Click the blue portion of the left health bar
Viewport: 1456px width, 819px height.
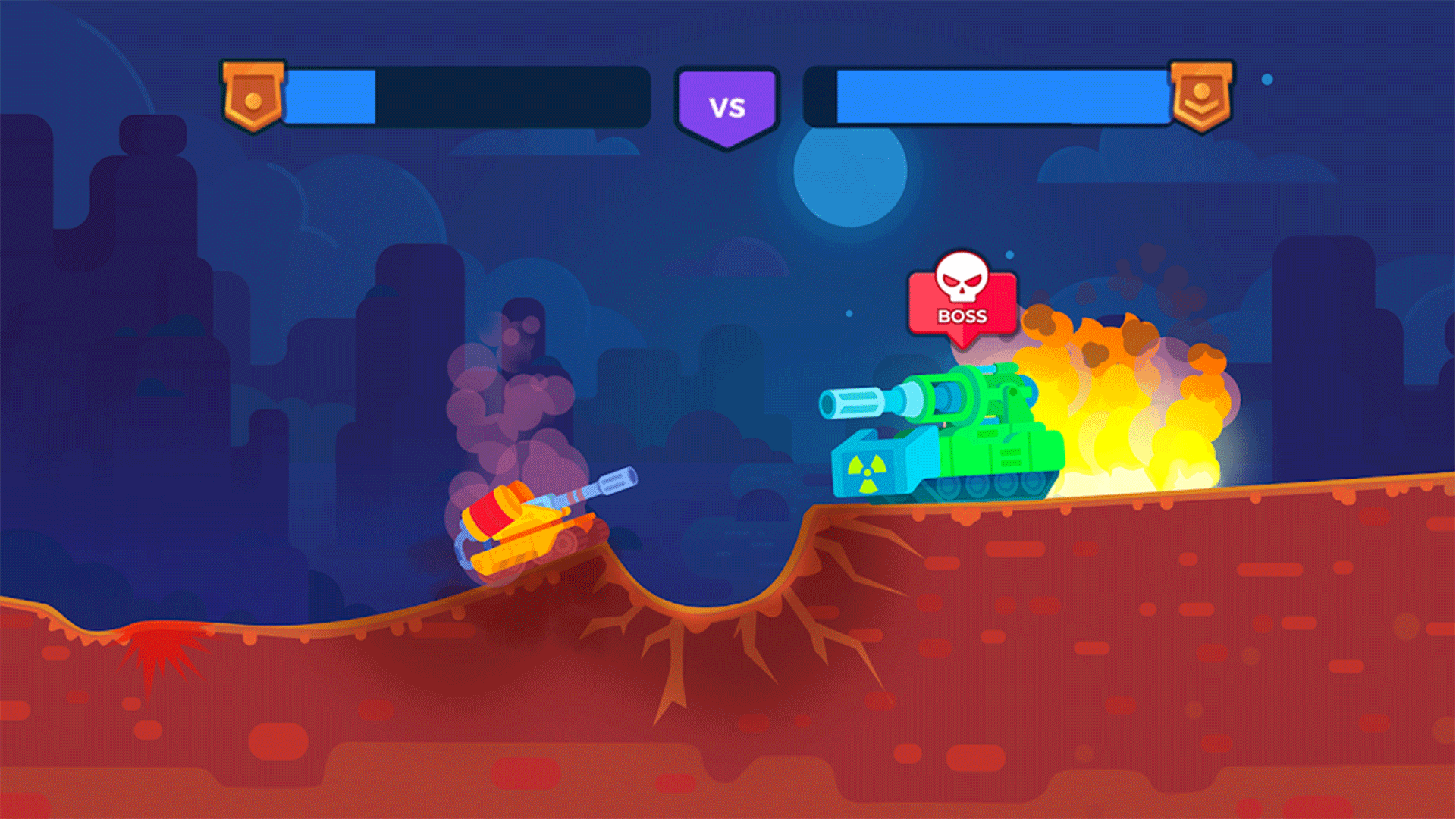click(x=330, y=96)
